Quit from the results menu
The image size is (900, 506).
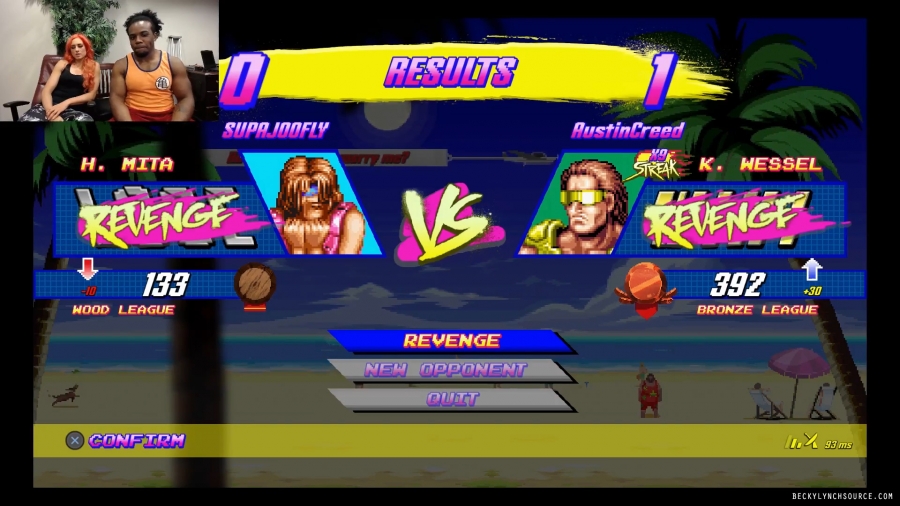[452, 399]
